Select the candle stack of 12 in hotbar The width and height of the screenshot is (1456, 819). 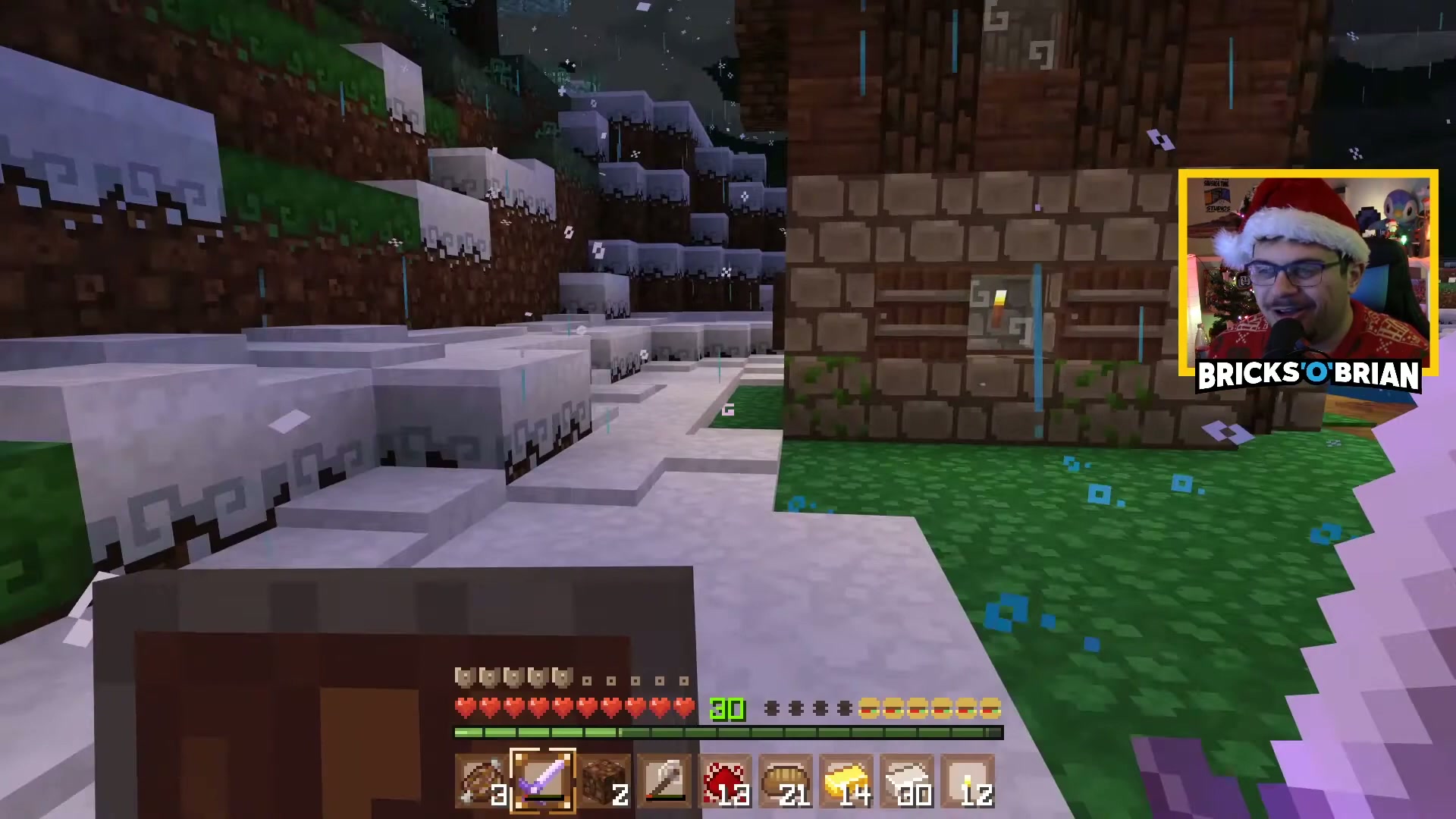coord(969,781)
